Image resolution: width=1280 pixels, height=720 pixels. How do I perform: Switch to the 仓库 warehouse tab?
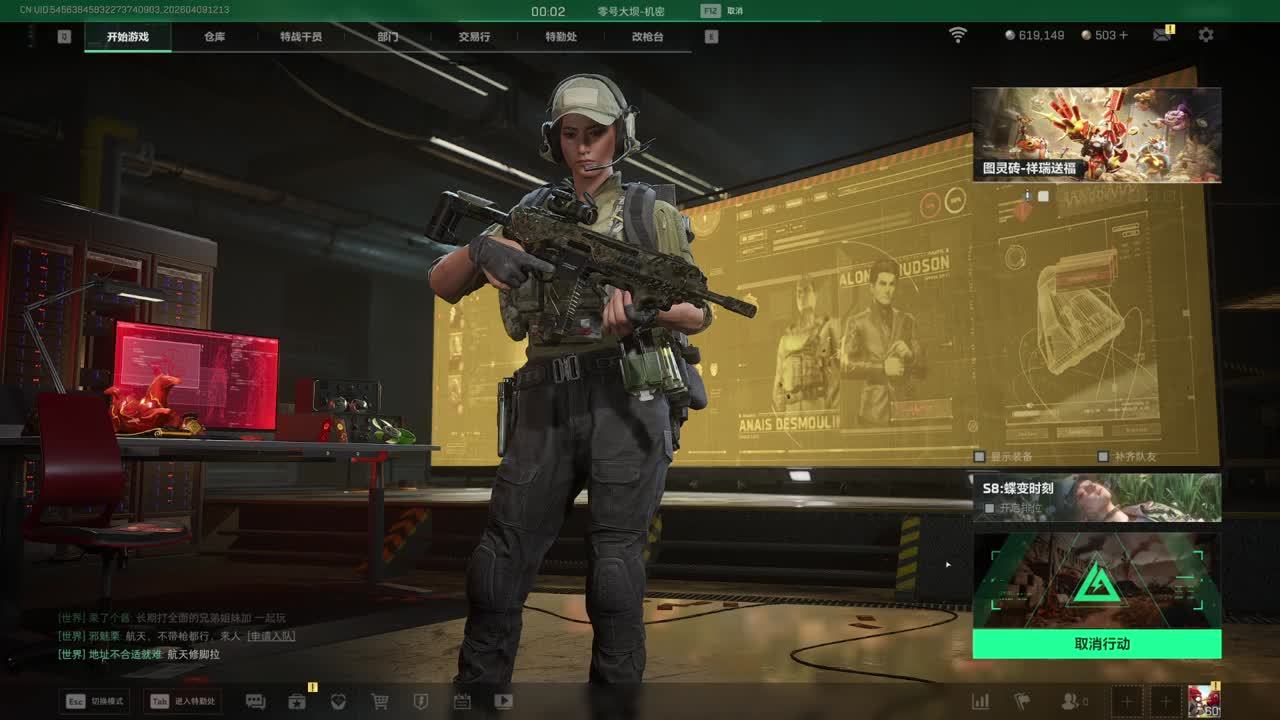pos(214,37)
